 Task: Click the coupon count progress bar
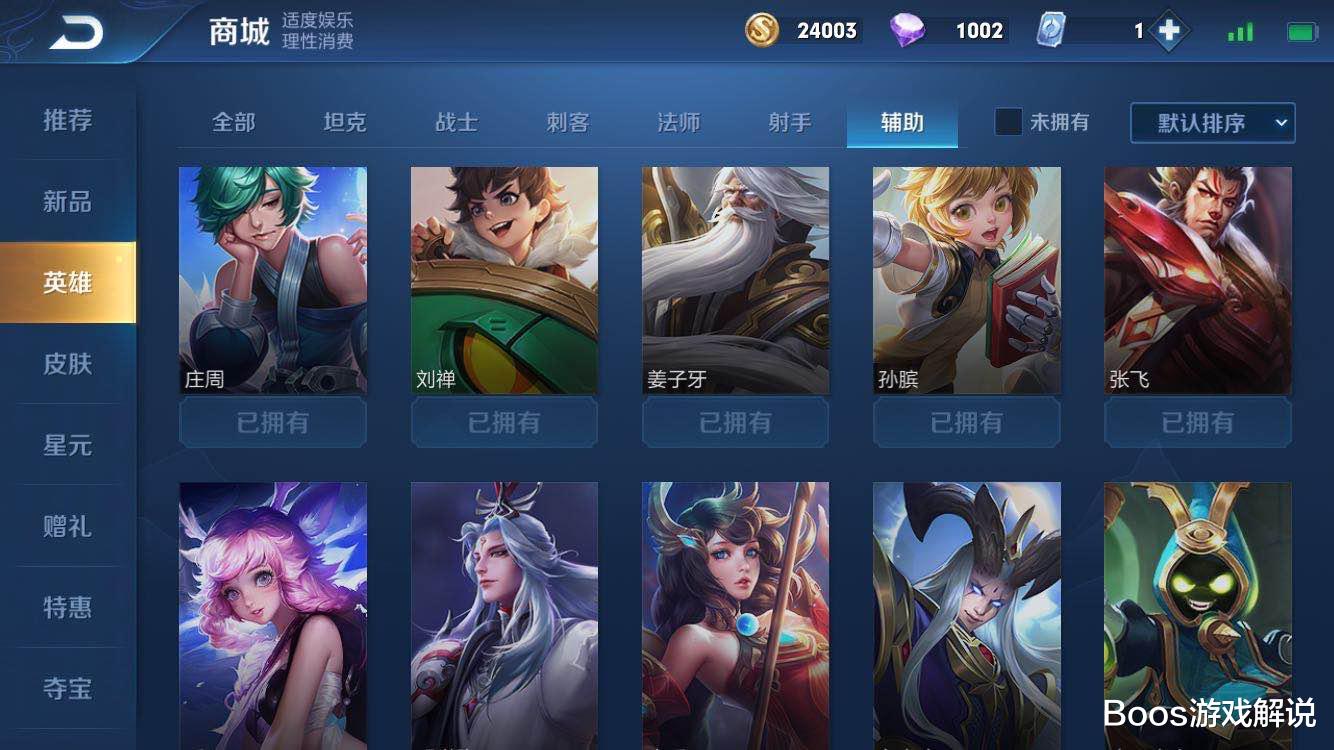pos(1110,30)
